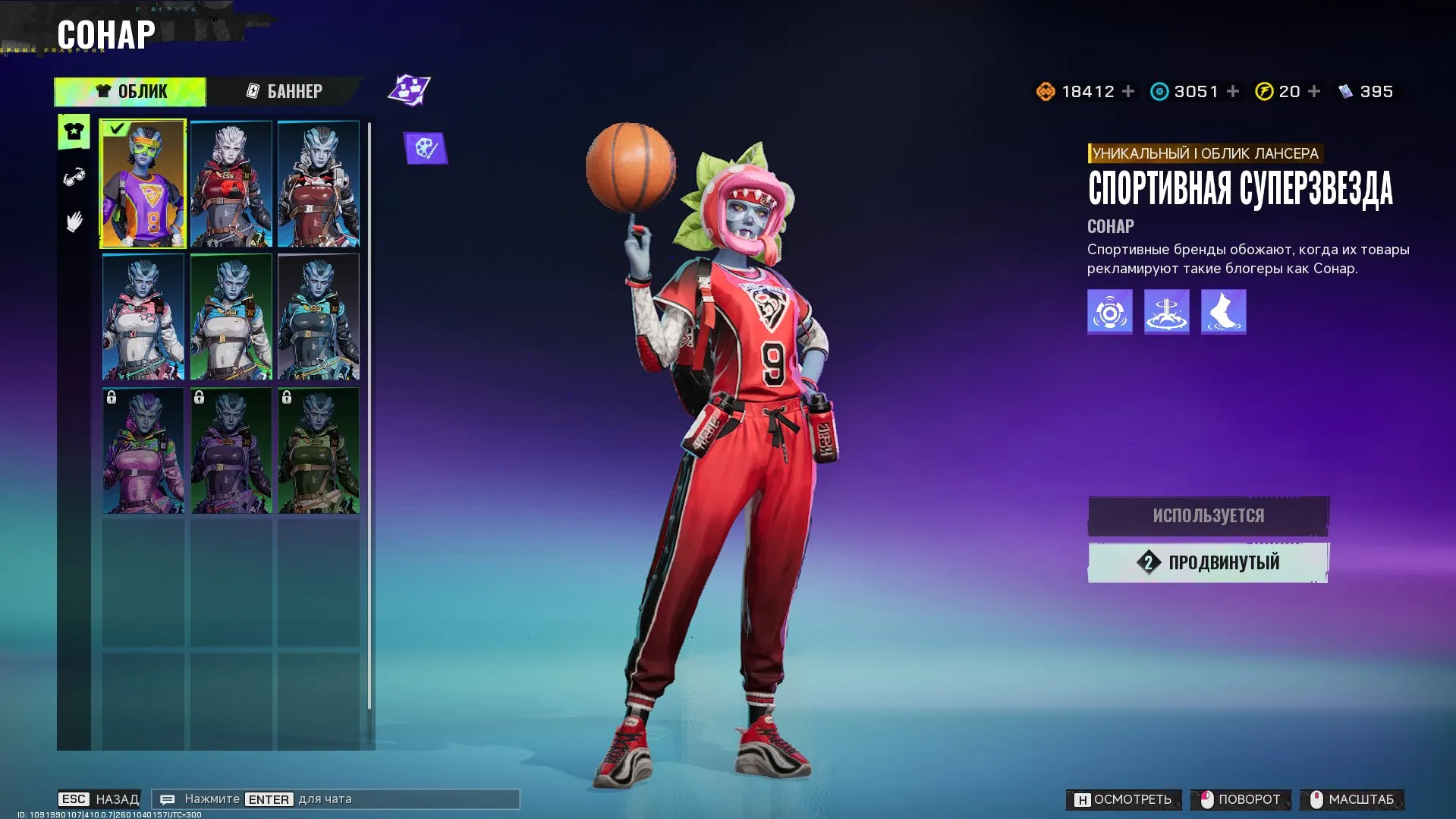Screen dimensions: 1456x819
Task: Select the locked green outfit skin
Action: [319, 450]
